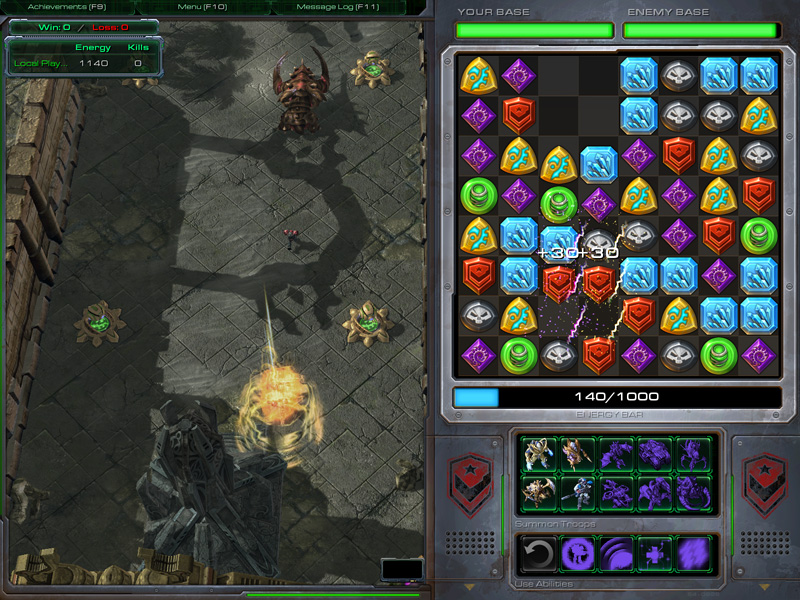Use the grey circular-arrow ability
800x600 pixels.
click(x=539, y=553)
